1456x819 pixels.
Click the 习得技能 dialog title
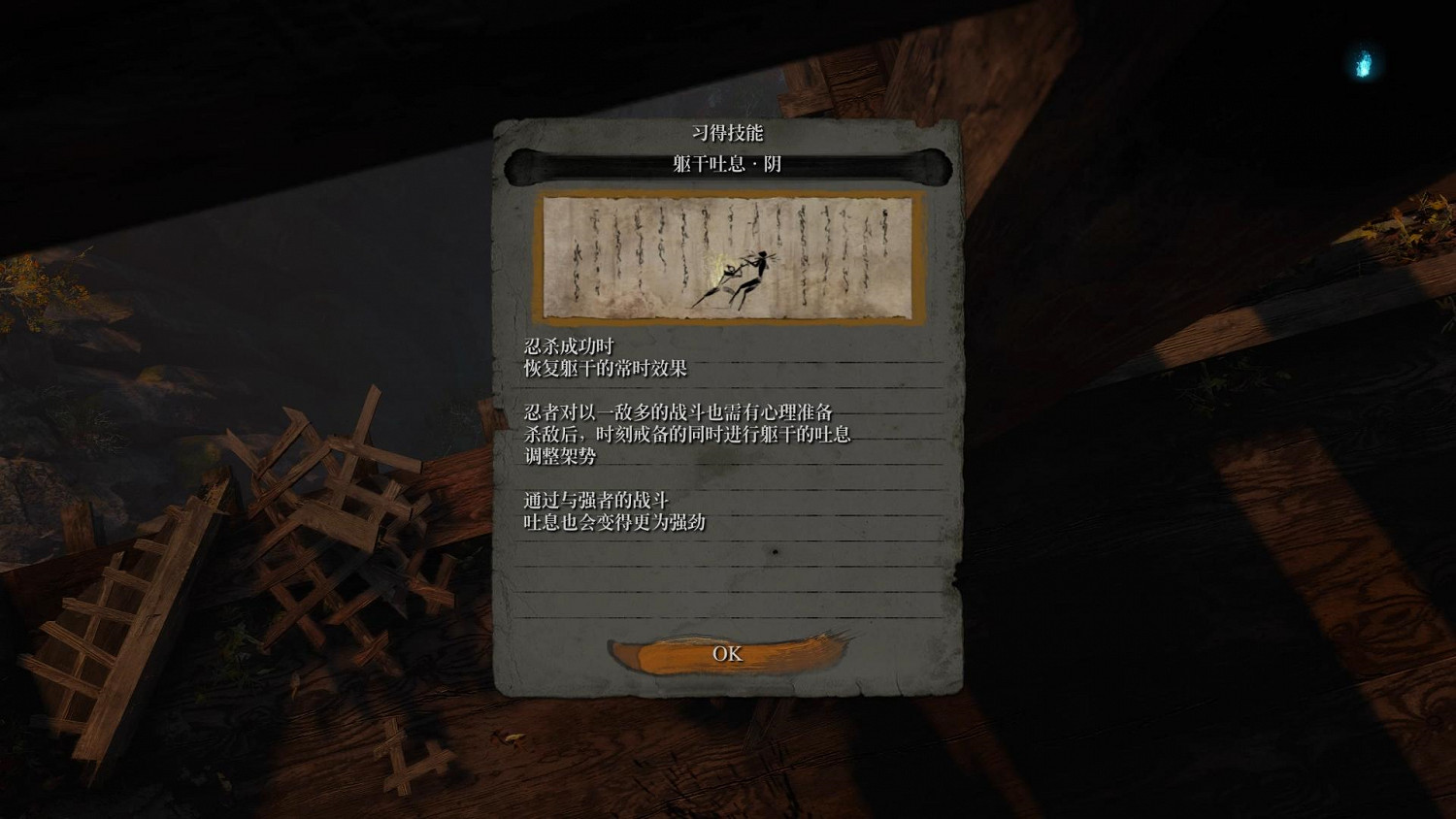click(x=726, y=133)
